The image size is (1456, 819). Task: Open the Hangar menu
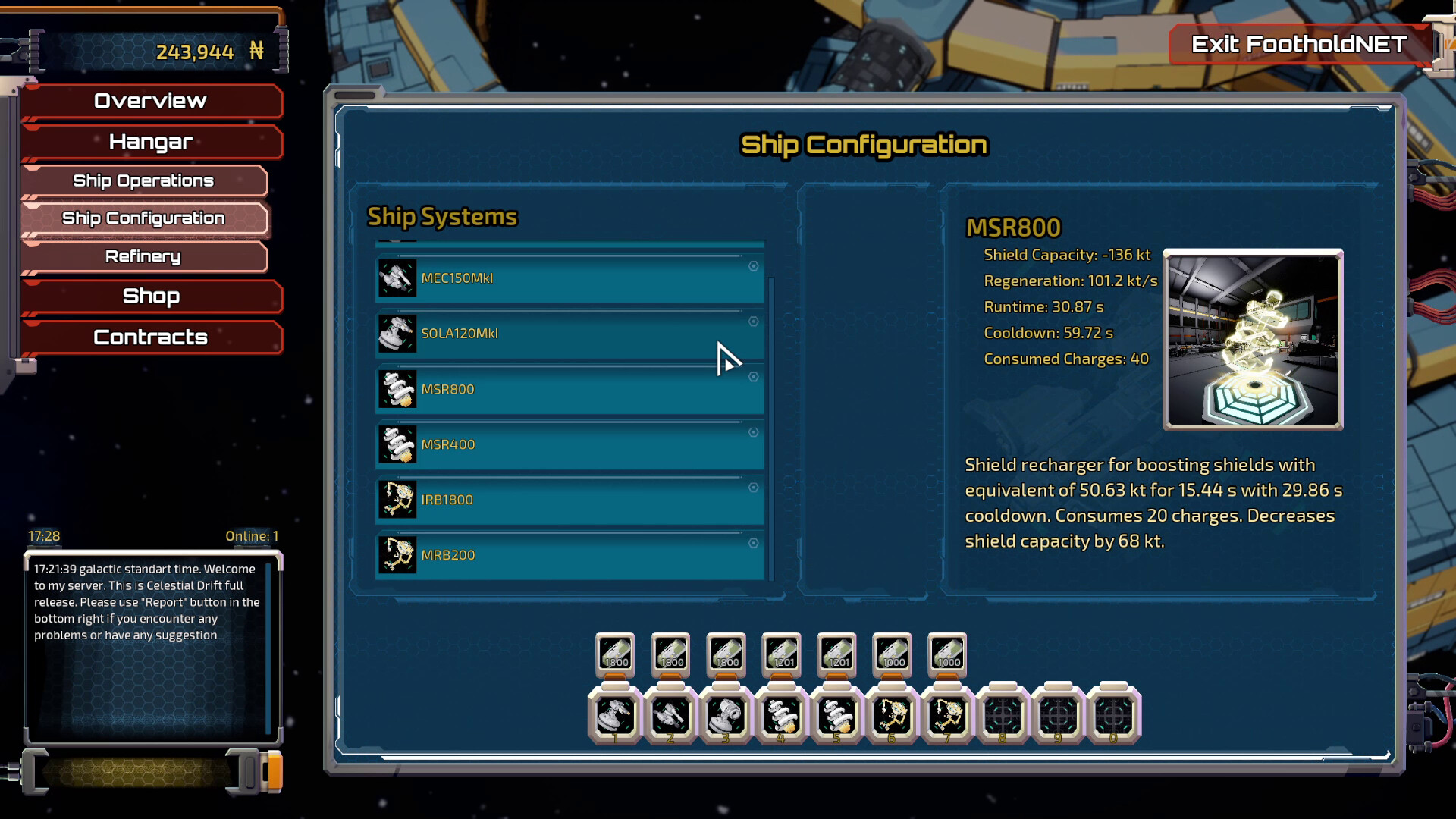coord(150,142)
